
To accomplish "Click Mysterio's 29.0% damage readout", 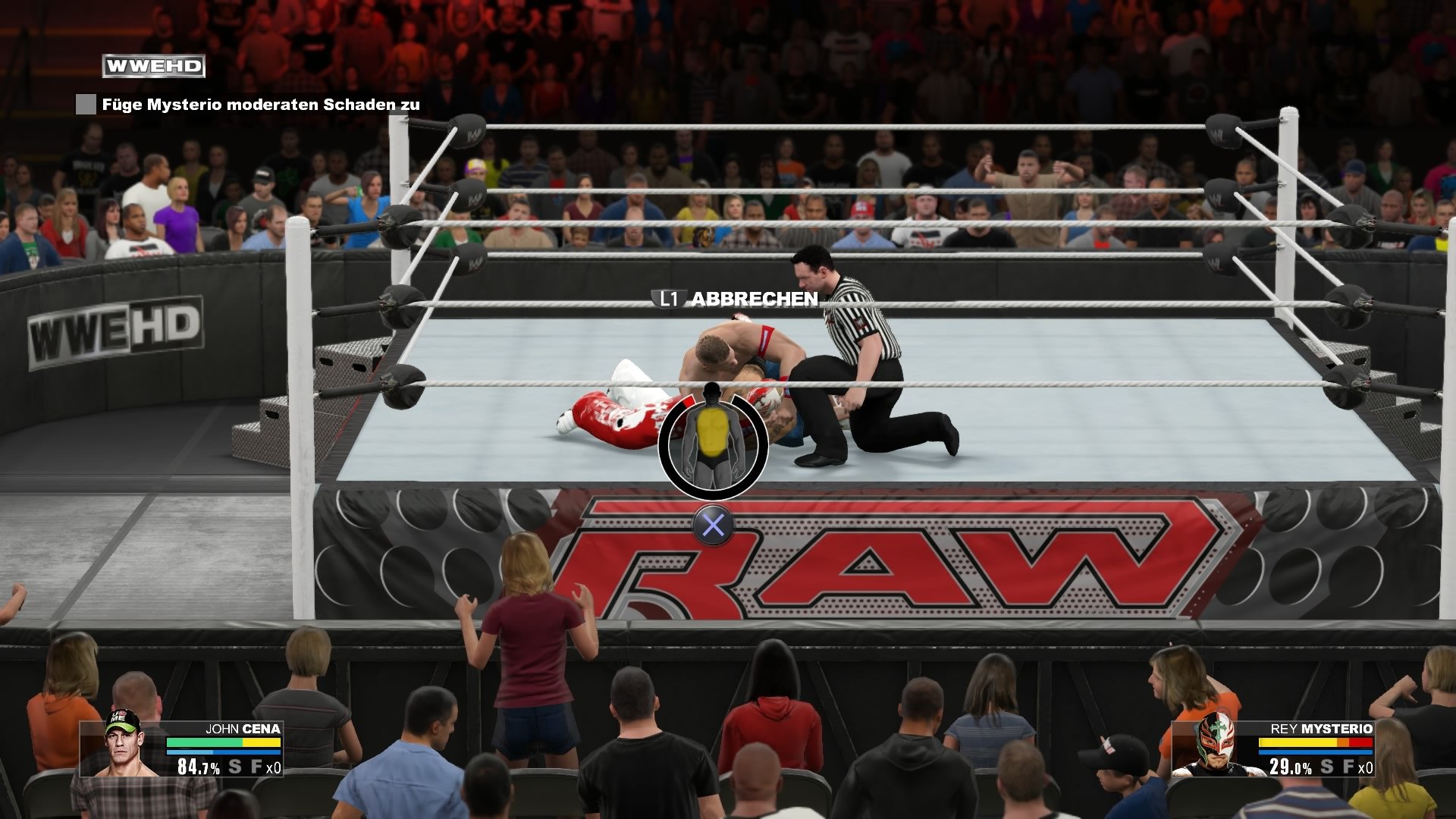I will [1291, 767].
